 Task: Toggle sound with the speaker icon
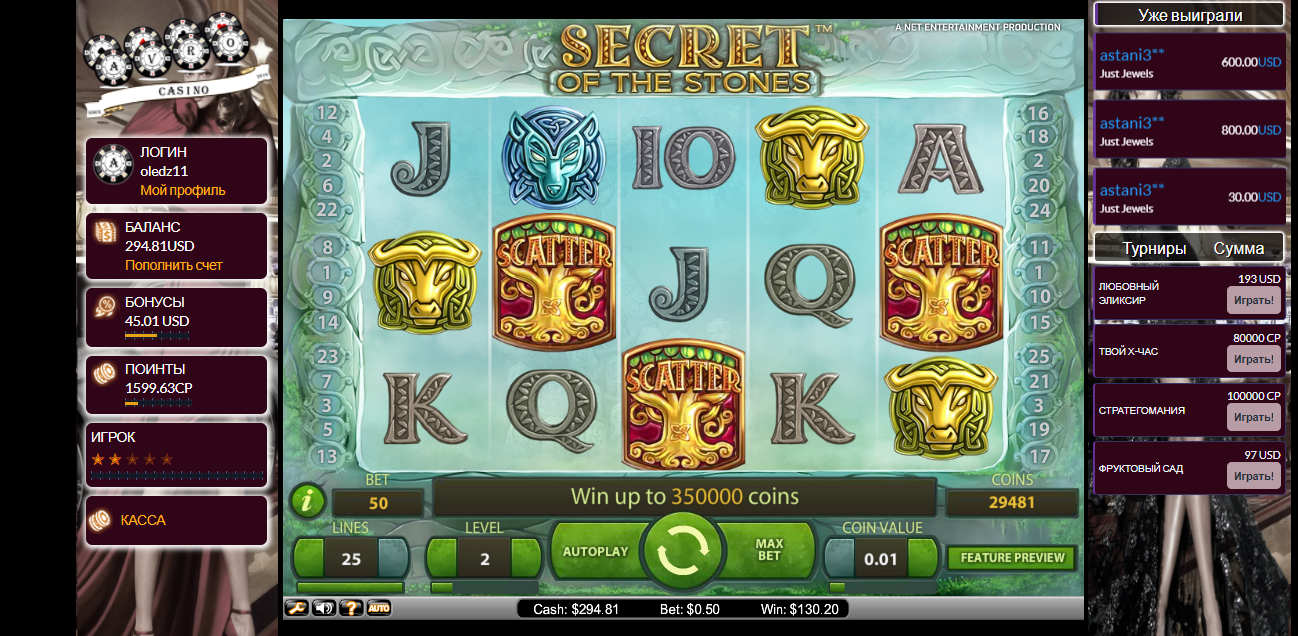coord(323,607)
